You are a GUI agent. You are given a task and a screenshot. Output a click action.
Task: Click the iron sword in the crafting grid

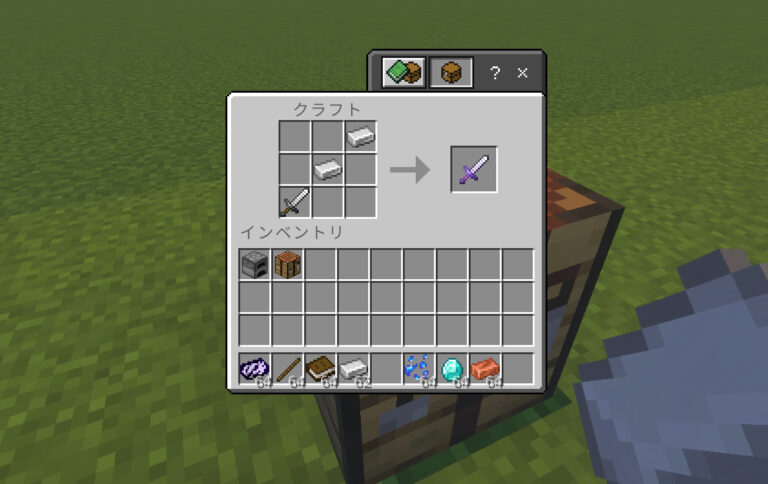coord(295,202)
